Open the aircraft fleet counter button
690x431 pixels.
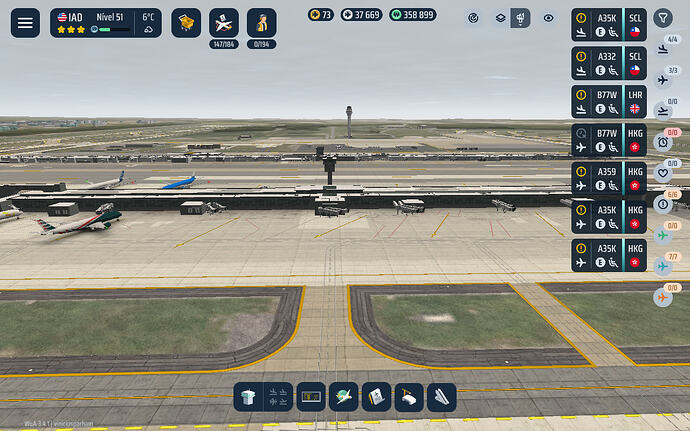coord(223,22)
